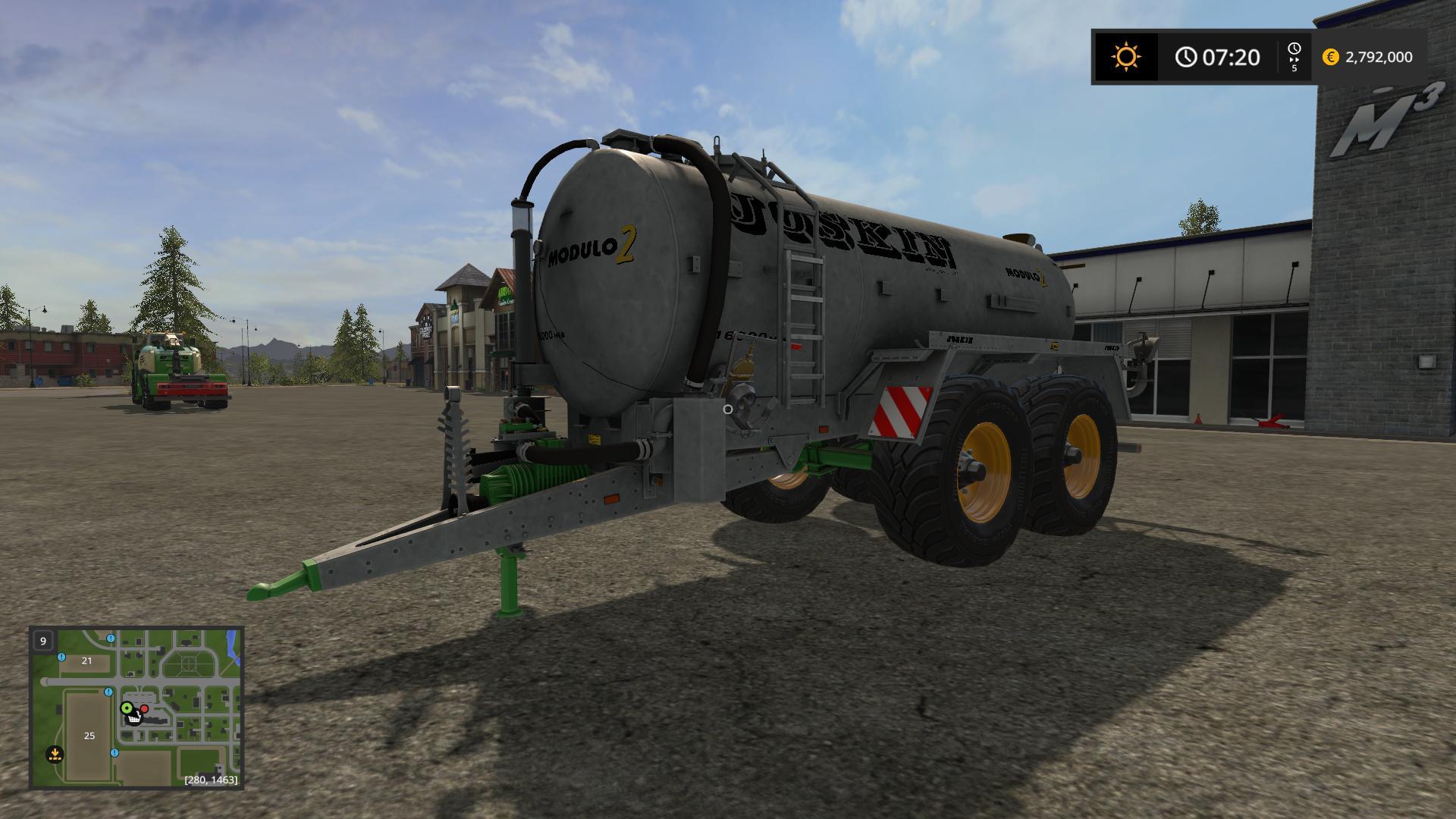
Task: Click the sunny weather forecast icon
Action: coord(1125,57)
